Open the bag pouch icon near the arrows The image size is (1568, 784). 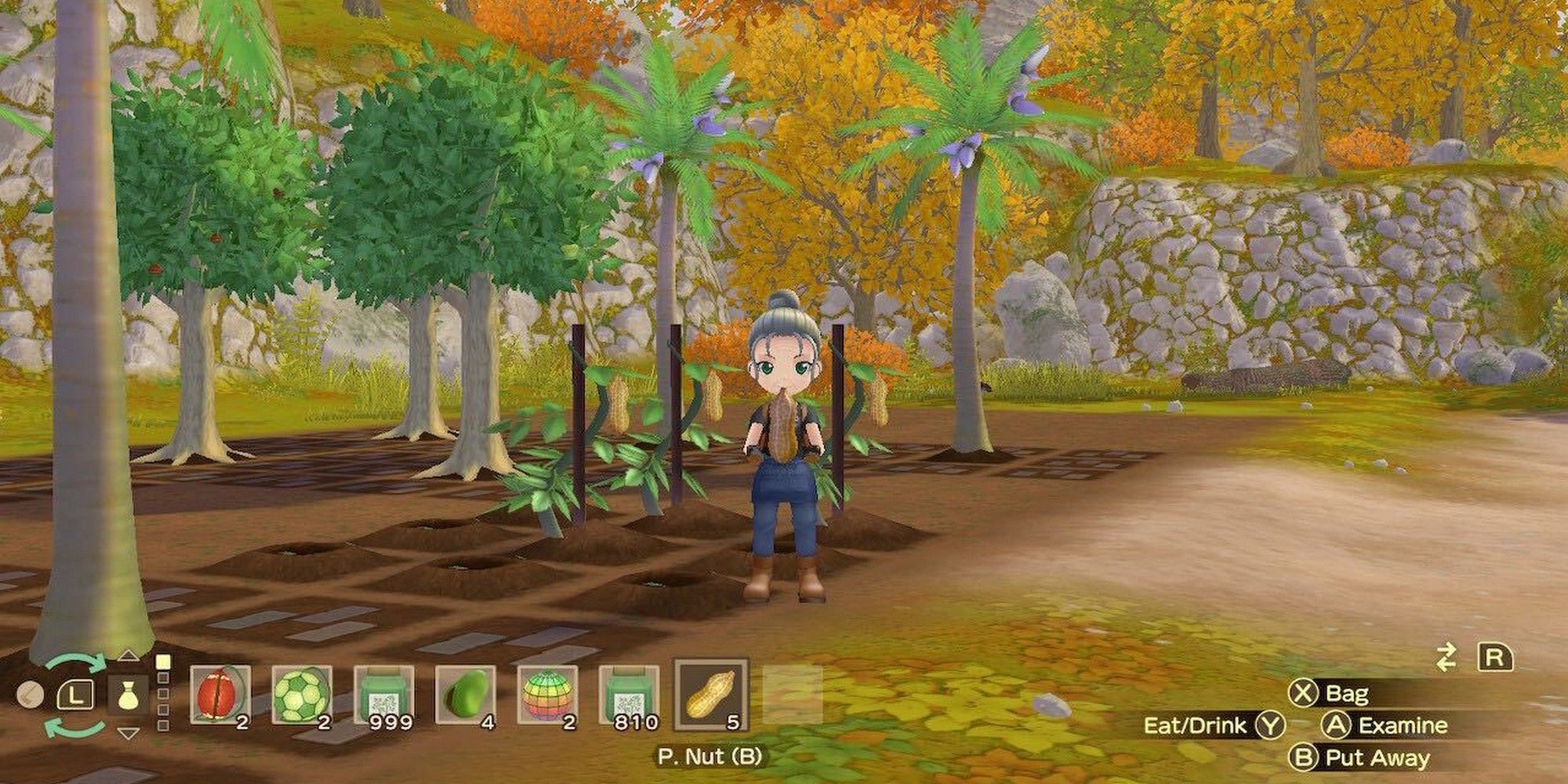tap(129, 694)
